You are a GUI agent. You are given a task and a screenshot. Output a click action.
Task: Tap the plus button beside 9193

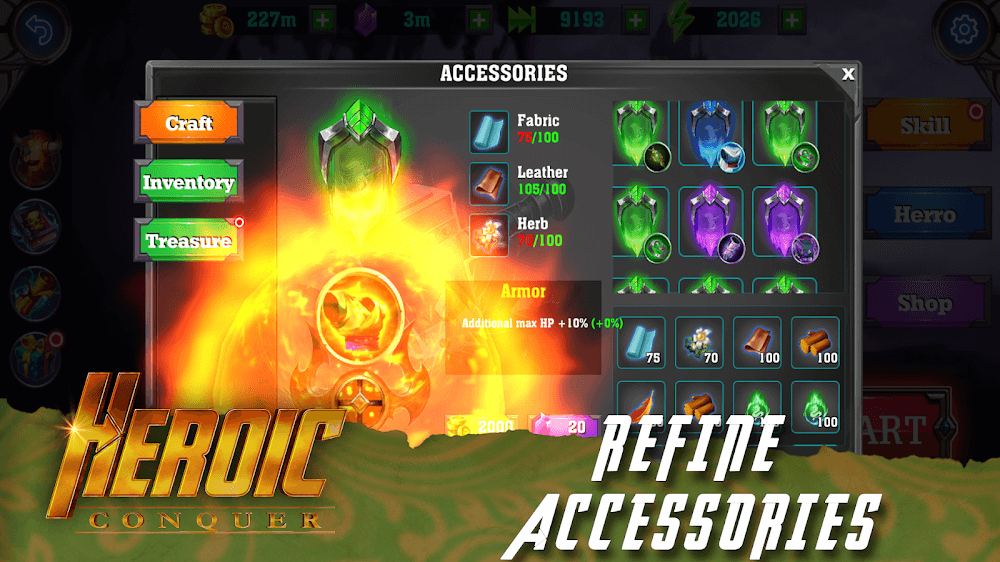click(635, 19)
